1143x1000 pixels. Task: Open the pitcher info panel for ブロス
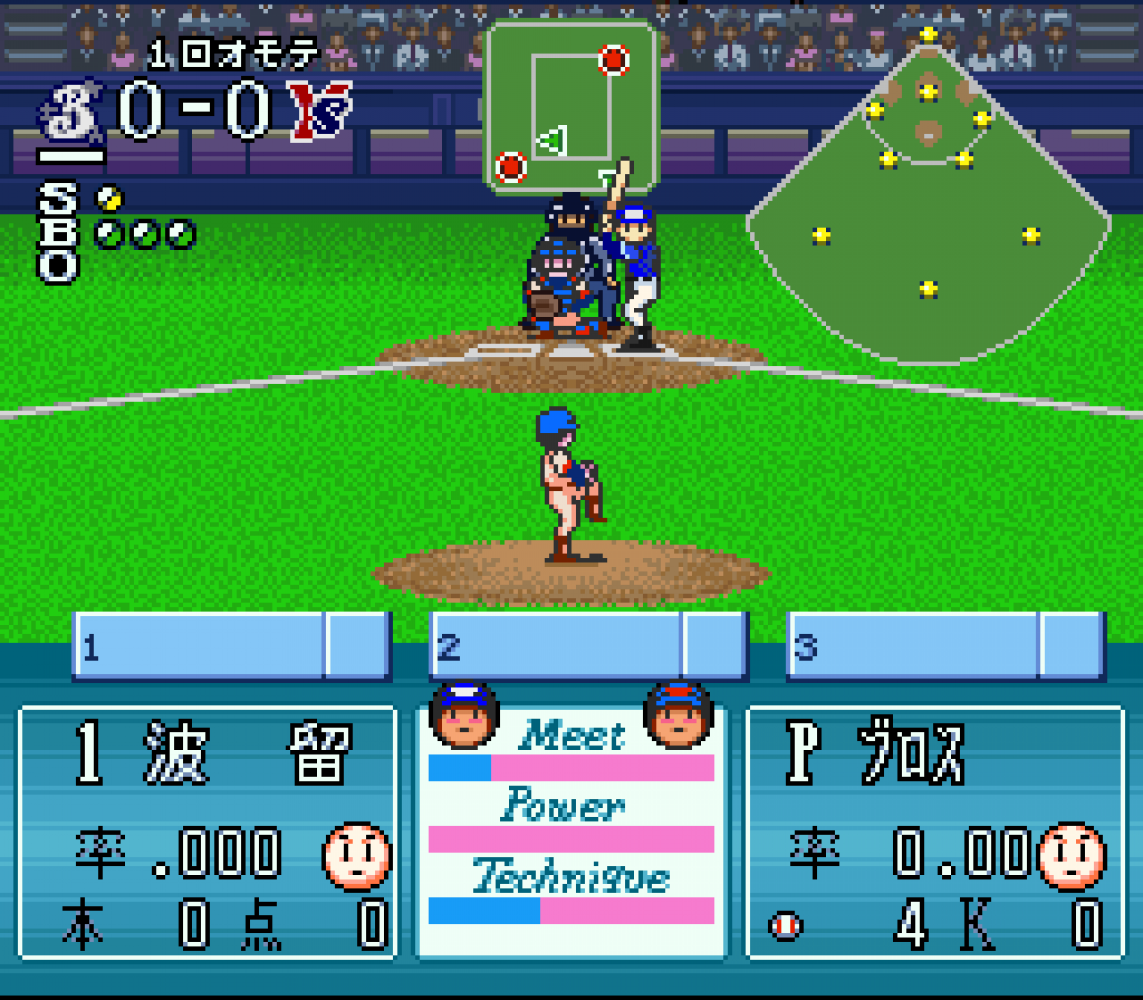936,832
